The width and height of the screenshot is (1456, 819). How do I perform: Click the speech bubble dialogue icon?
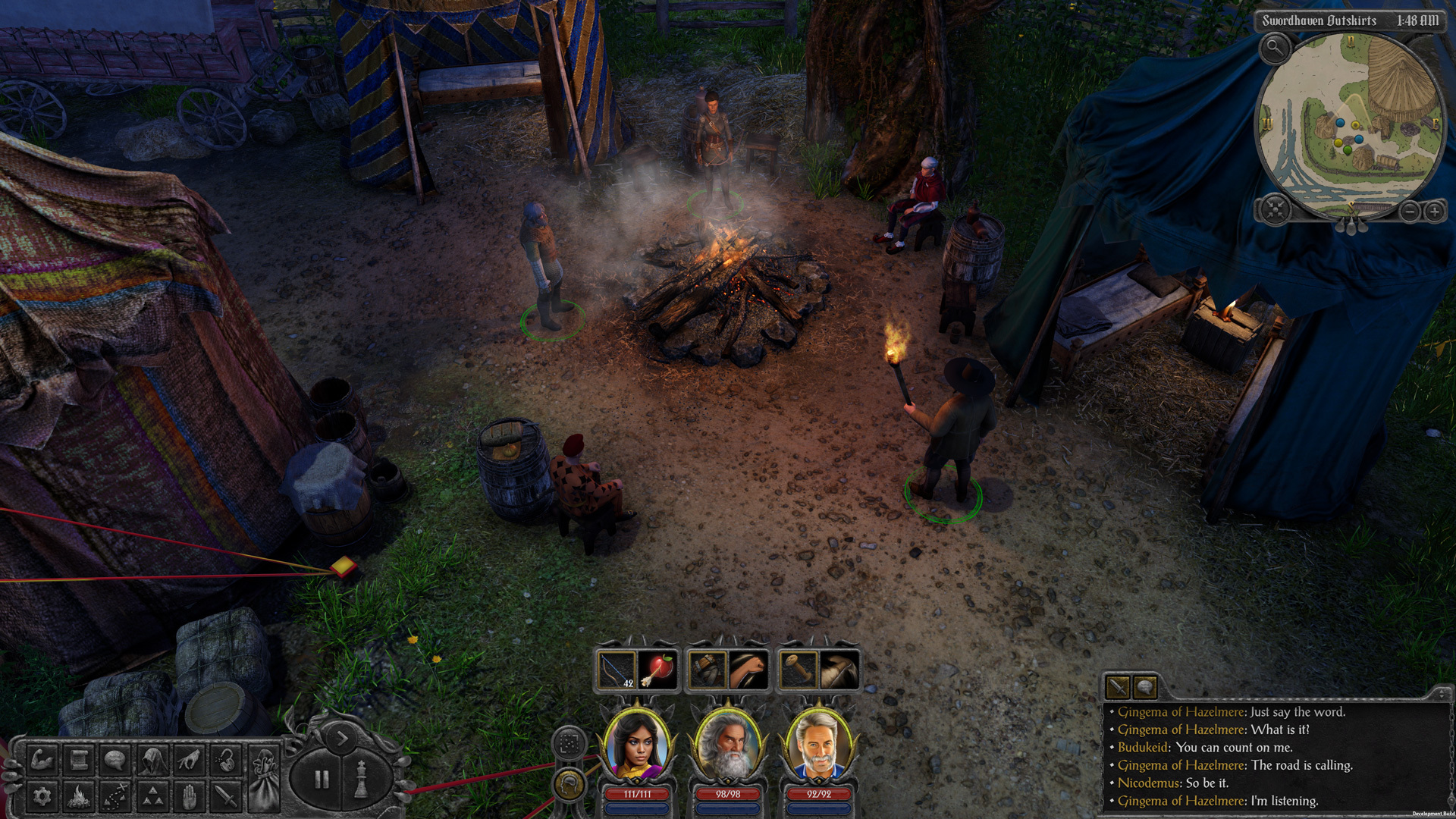(x=115, y=759)
